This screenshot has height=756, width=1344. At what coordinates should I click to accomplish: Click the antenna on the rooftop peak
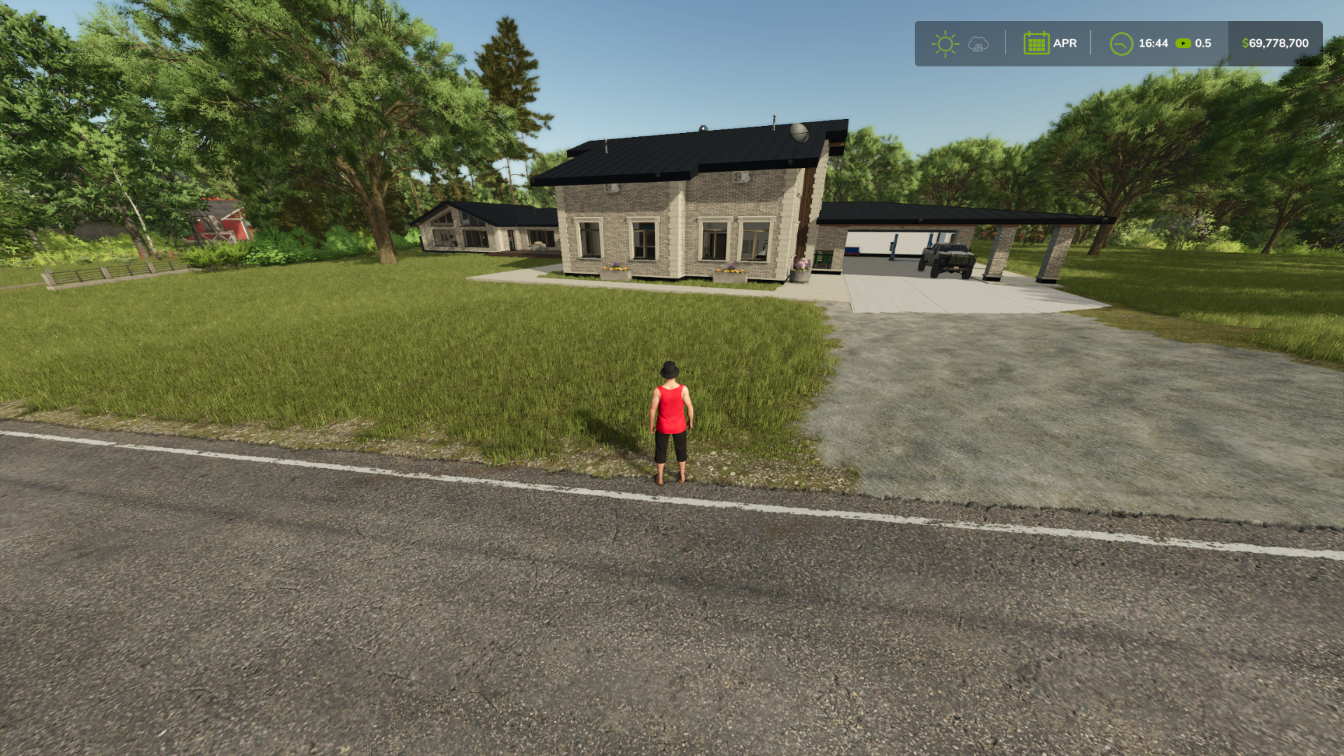coord(774,121)
